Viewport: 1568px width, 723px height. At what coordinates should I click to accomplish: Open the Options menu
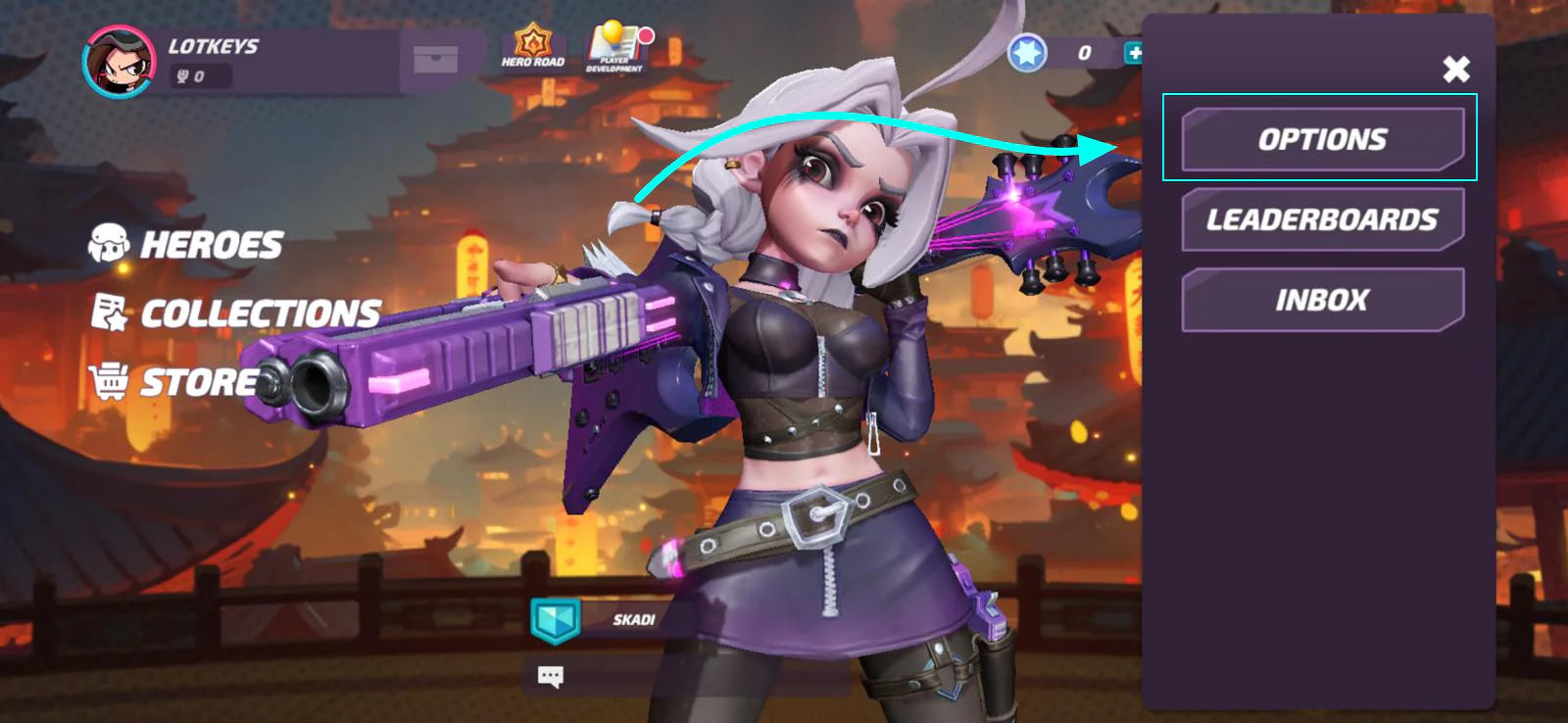click(x=1322, y=139)
